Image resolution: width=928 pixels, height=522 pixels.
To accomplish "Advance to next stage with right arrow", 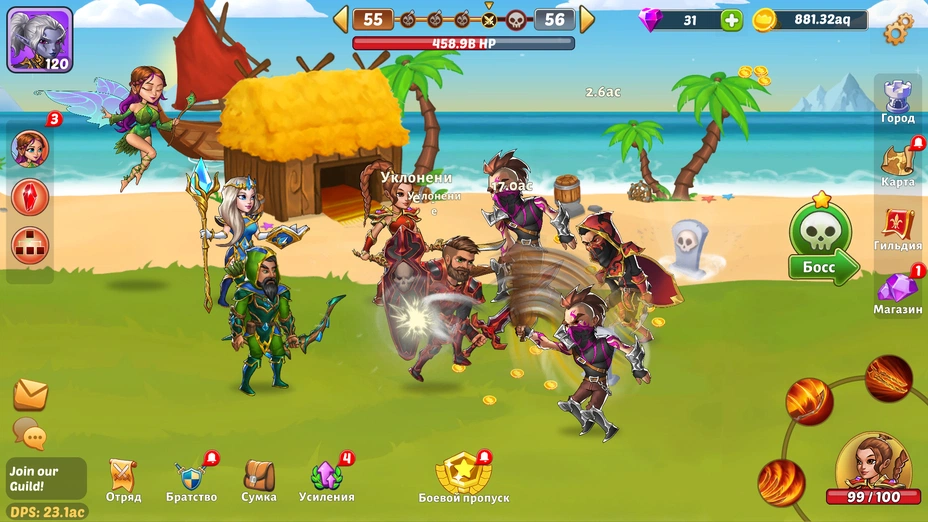I will click(587, 19).
